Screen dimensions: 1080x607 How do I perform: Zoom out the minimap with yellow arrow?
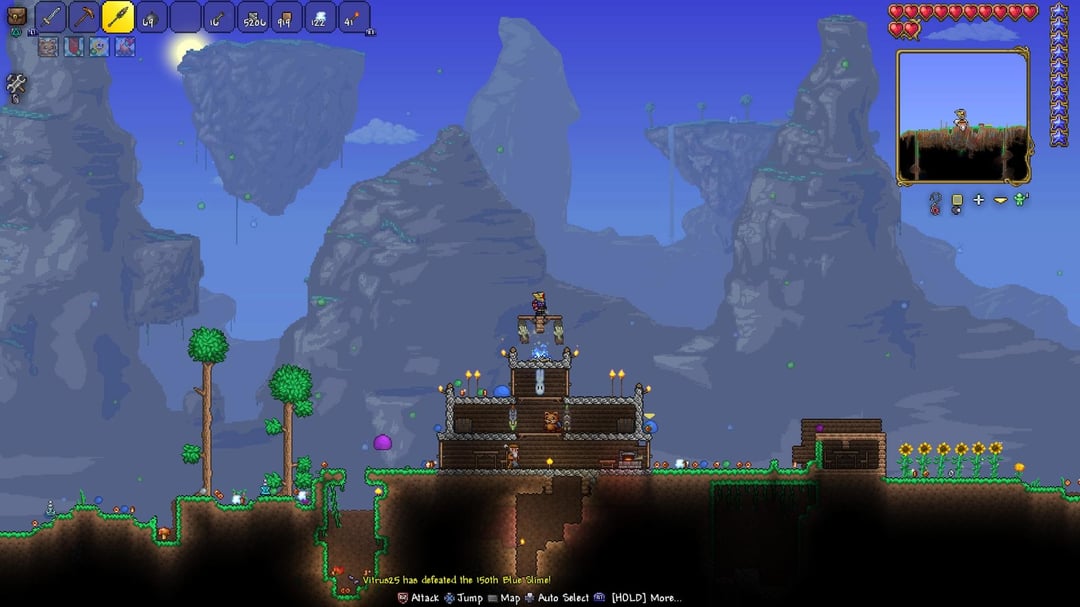click(1000, 200)
